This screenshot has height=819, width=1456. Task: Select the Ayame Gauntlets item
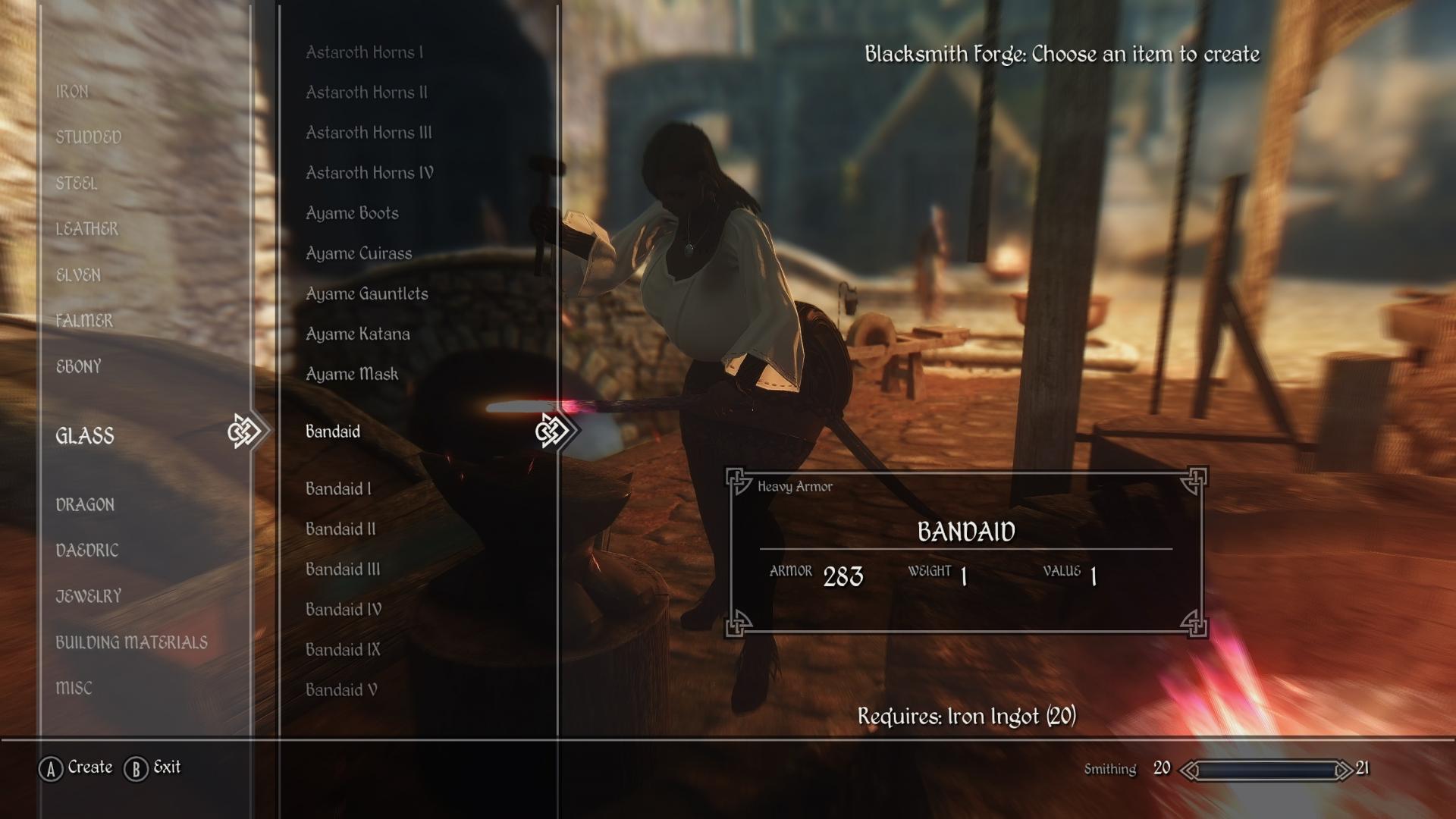(367, 293)
